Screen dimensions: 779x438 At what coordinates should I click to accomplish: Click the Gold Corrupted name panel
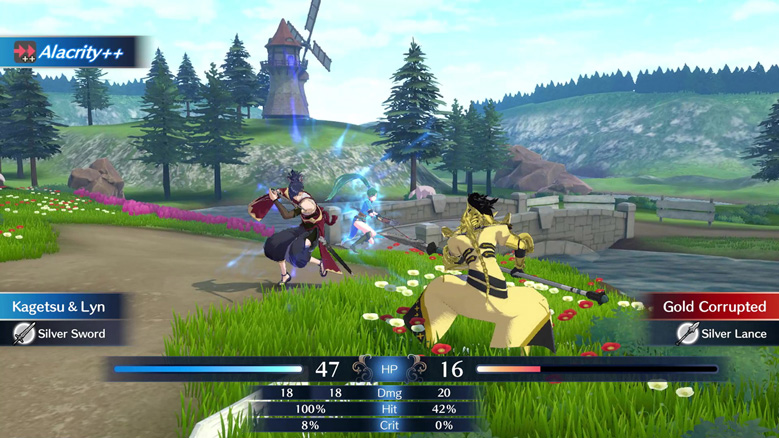713,307
